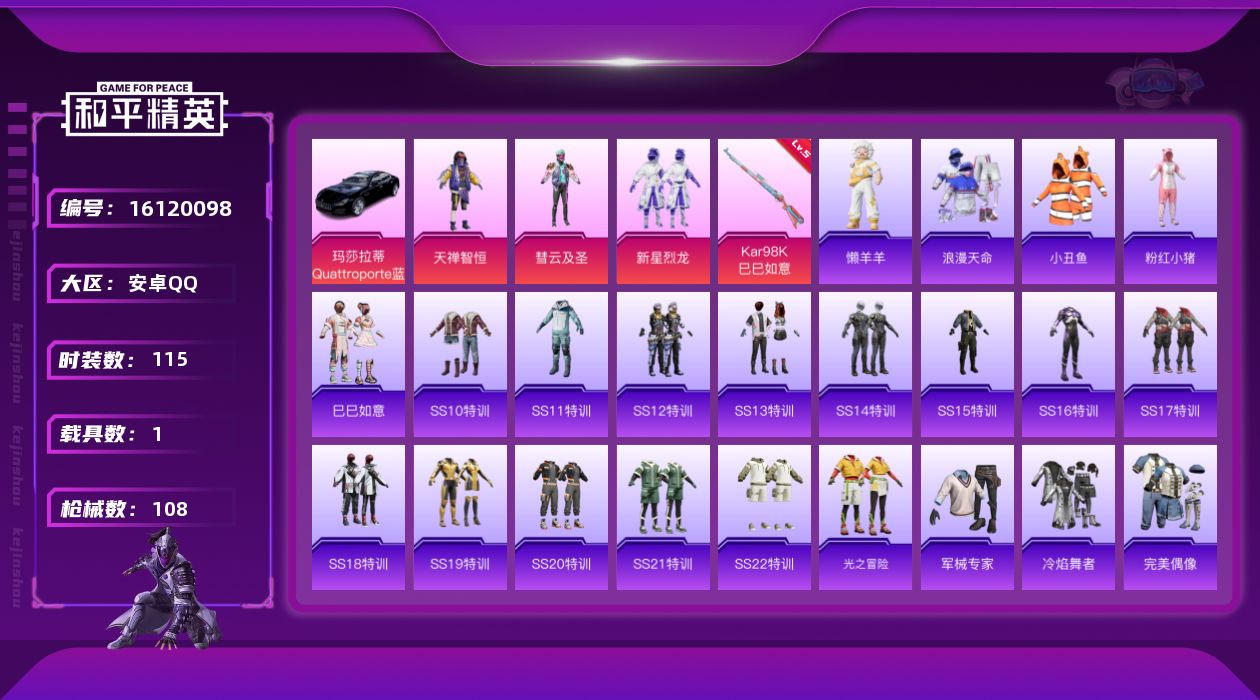Viewport: 1260px width, 700px height.
Task: Open the SS13特训 outfit card
Action: click(764, 364)
